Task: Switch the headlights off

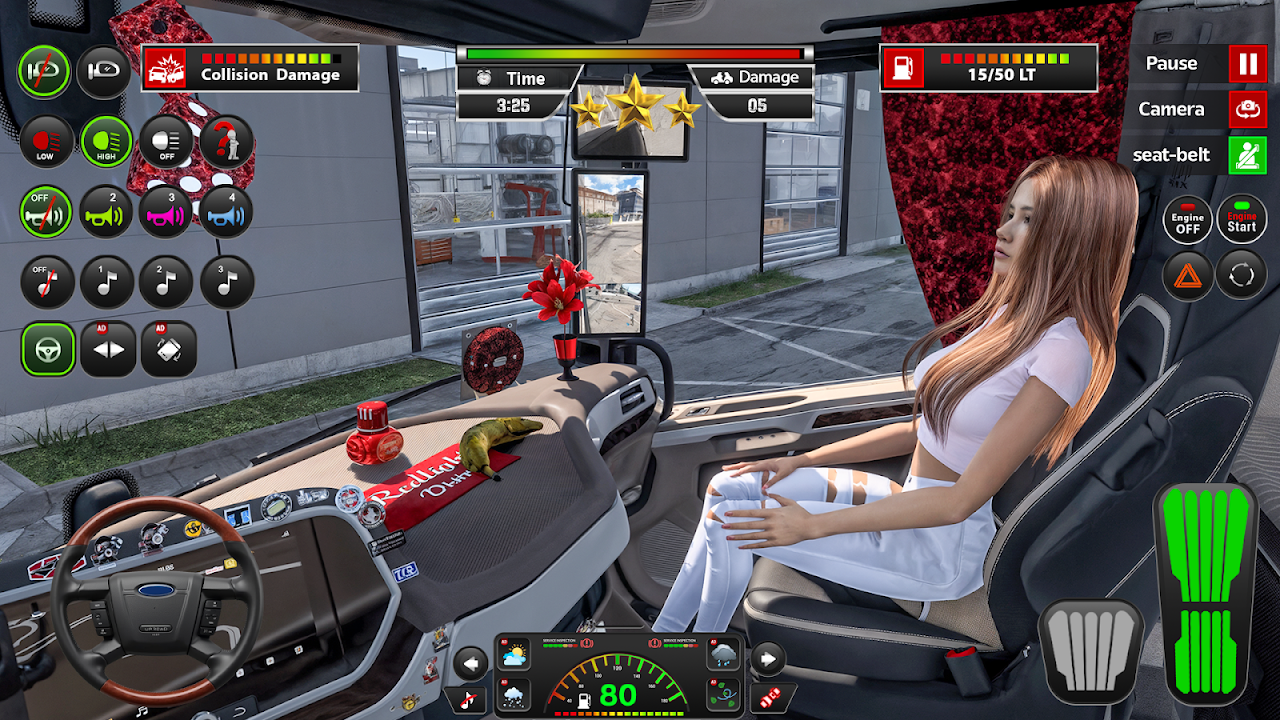Action: (166, 142)
